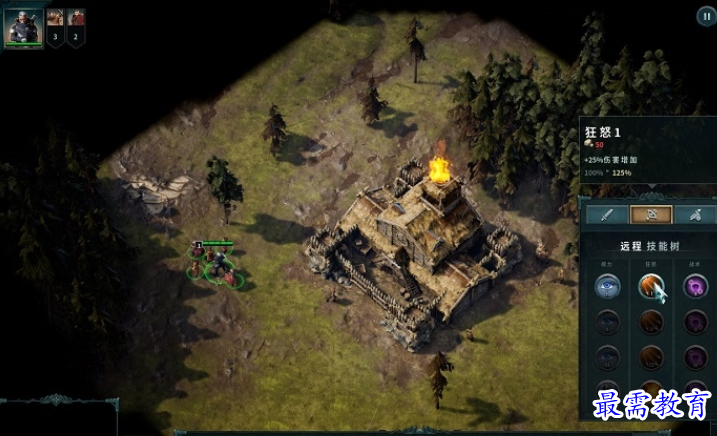Select the purple swirl skill icon
The width and height of the screenshot is (717, 436).
pos(695,286)
